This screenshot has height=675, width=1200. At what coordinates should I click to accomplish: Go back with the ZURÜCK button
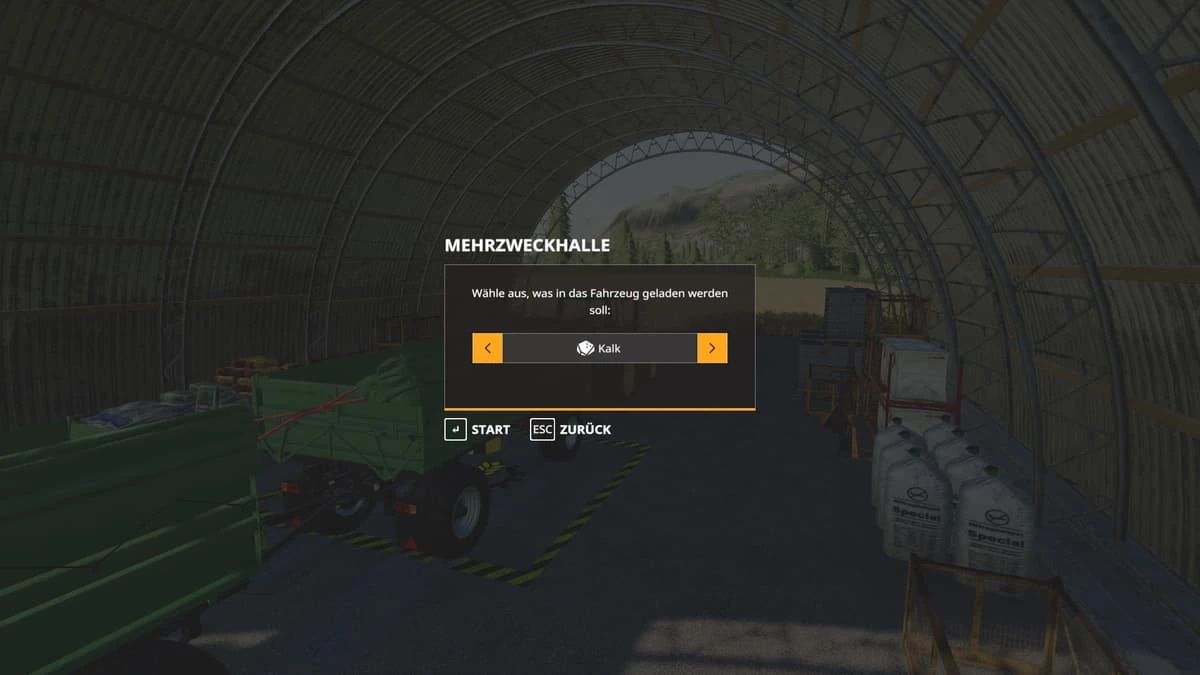(x=571, y=429)
